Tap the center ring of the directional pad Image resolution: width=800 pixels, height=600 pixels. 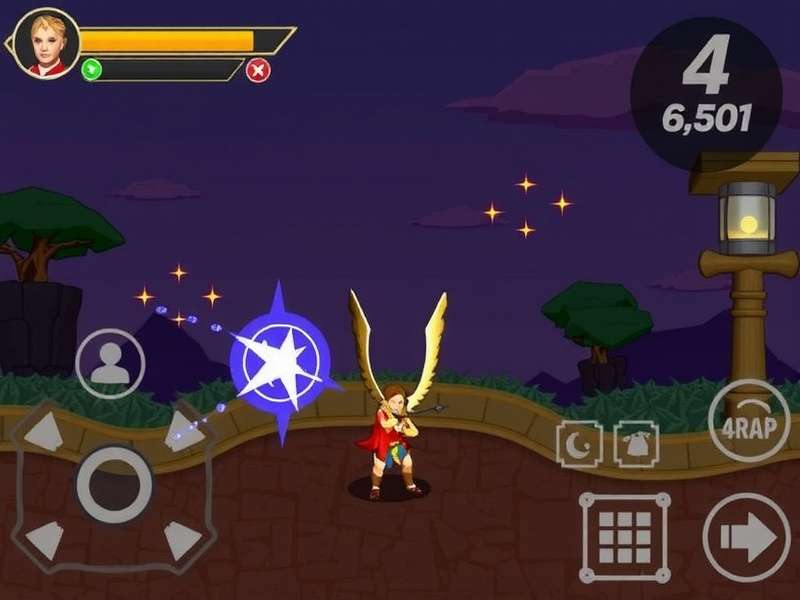114,484
